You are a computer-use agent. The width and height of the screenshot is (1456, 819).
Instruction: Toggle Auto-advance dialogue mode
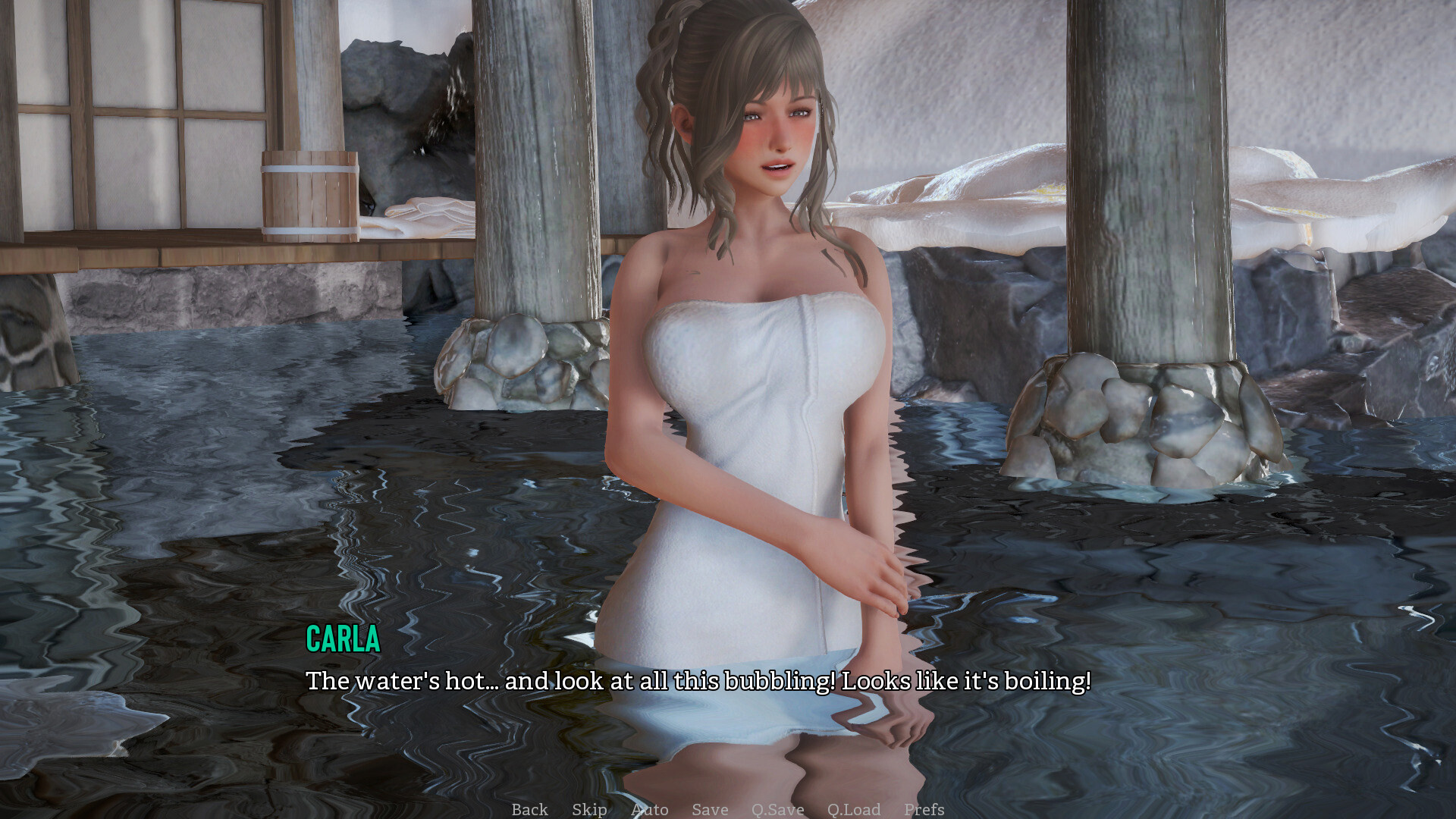650,809
